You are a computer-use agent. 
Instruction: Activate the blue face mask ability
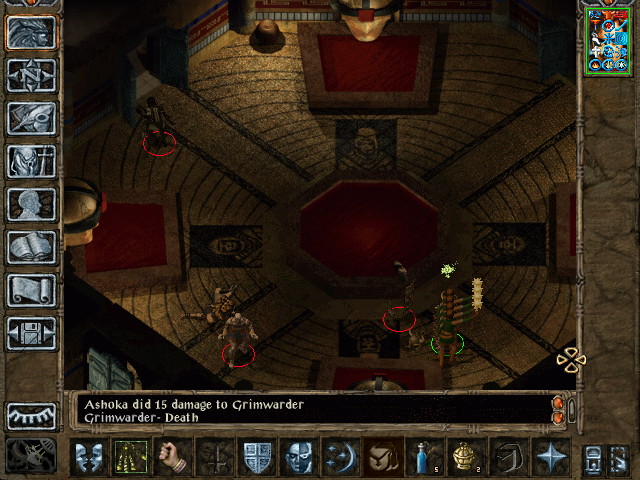(x=299, y=456)
